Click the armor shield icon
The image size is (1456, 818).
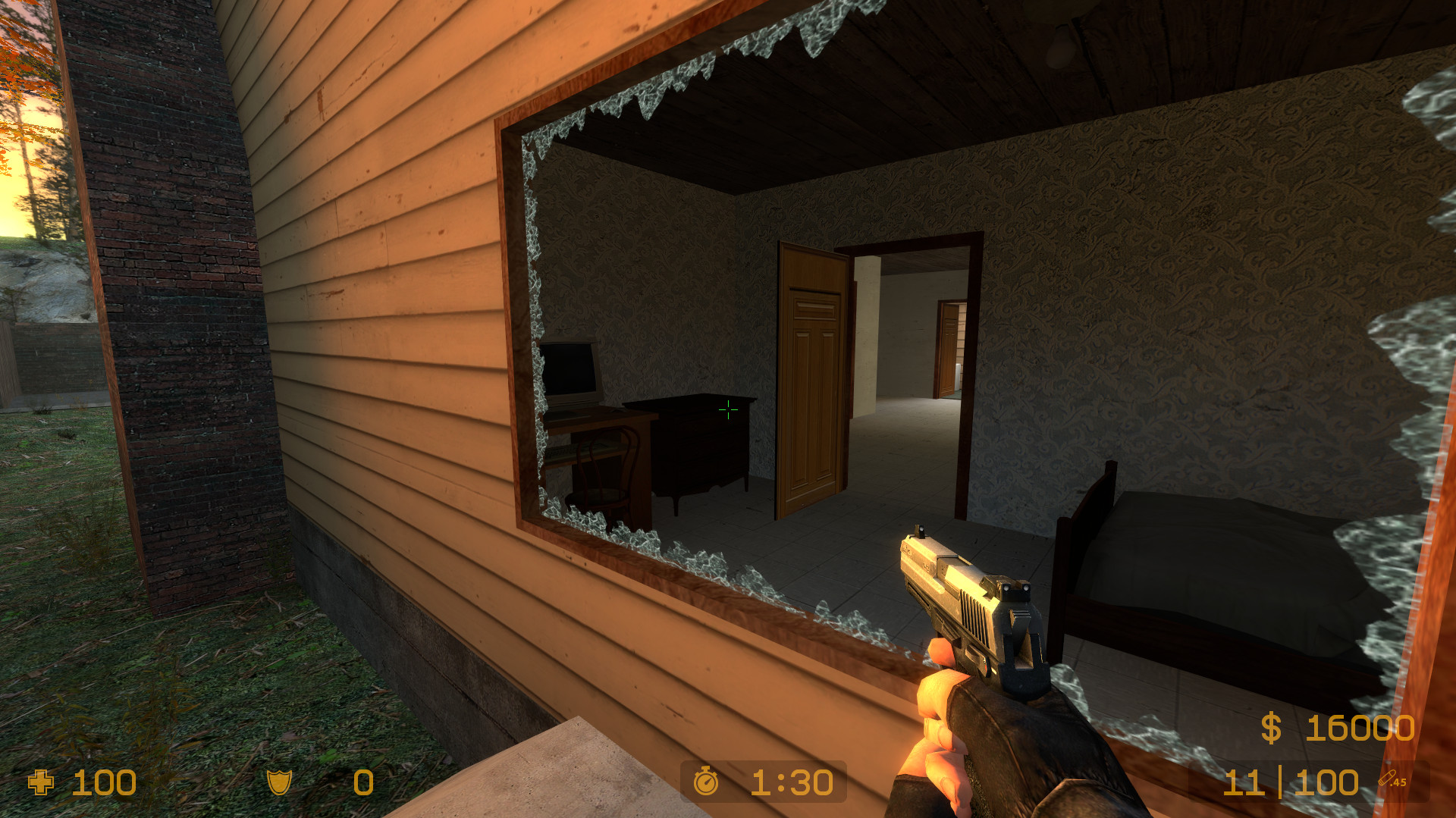279,783
